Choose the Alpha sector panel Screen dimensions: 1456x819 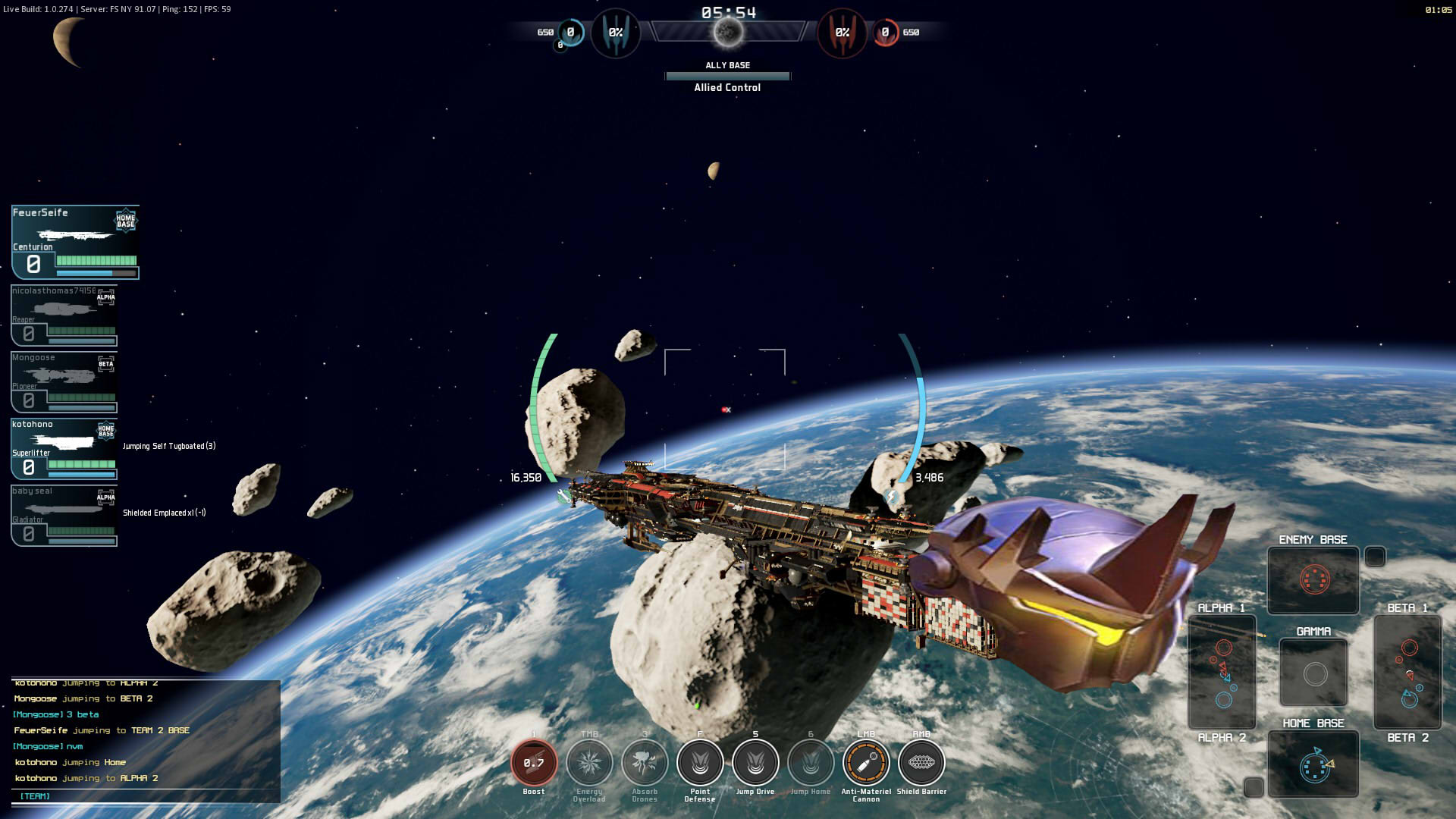pyautogui.click(x=1222, y=672)
